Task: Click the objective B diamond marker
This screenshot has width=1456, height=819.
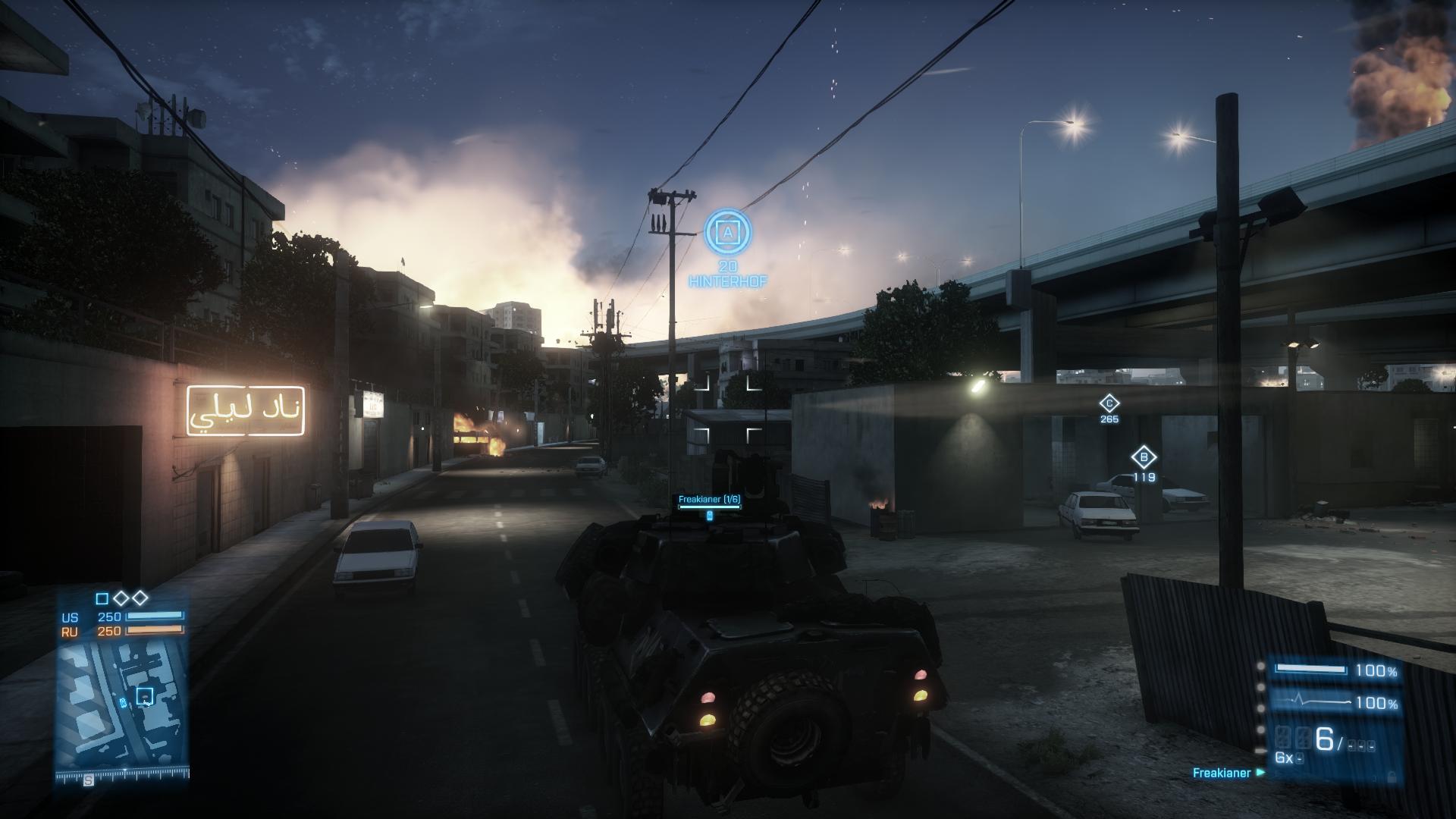Action: [x=1144, y=458]
